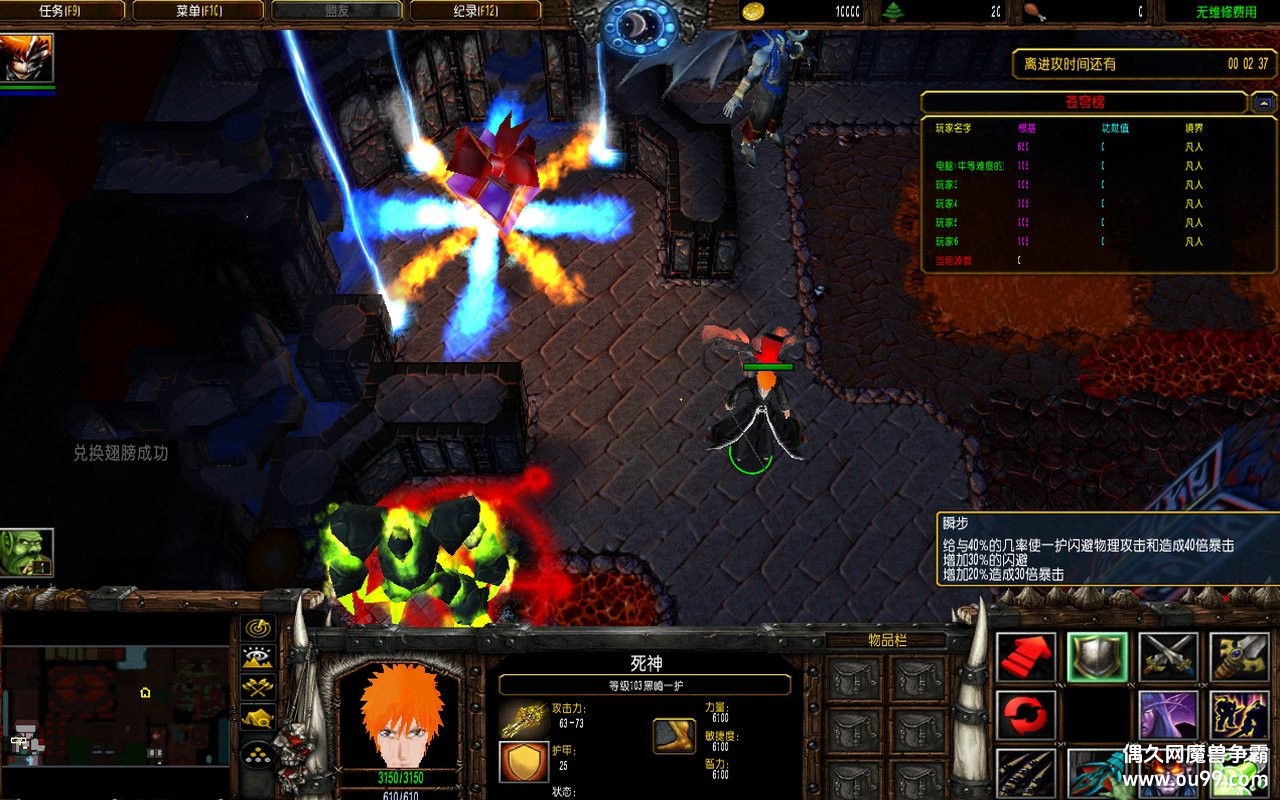Viewport: 1280px width, 800px height.
Task: Toggle creep camp display on minimap
Action: coord(259,718)
